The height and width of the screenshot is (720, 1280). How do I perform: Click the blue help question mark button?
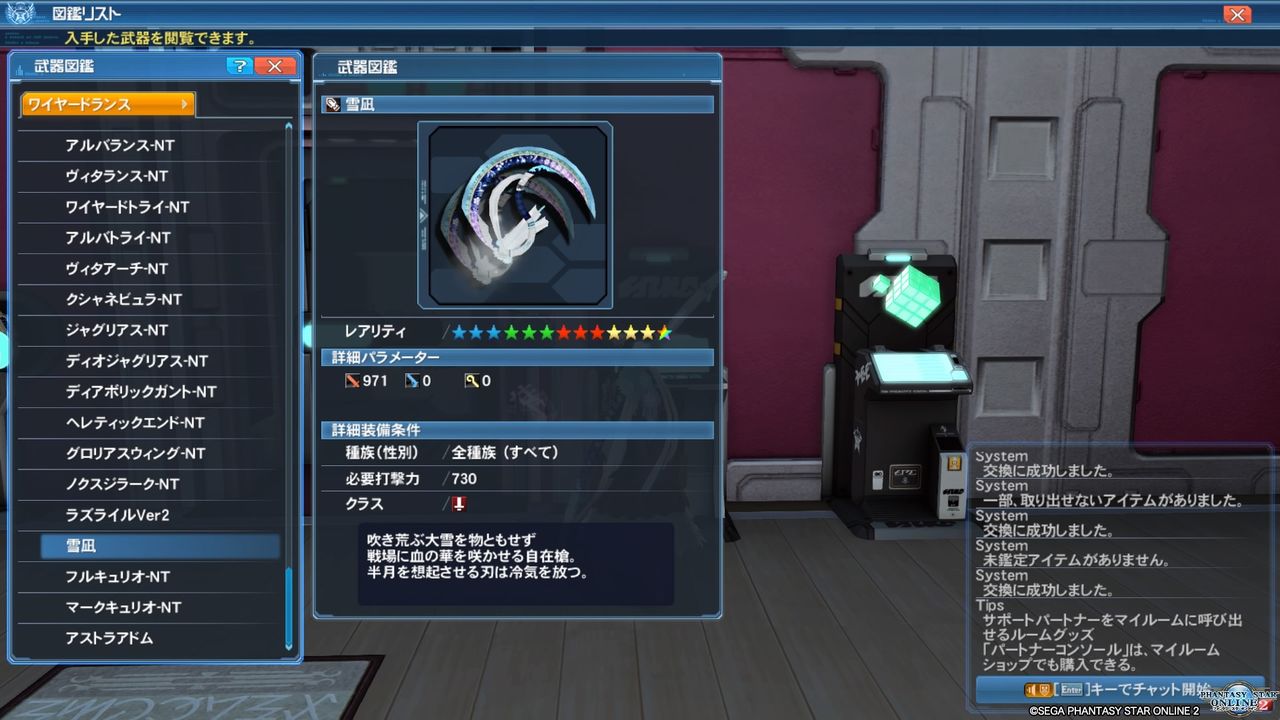click(x=238, y=65)
